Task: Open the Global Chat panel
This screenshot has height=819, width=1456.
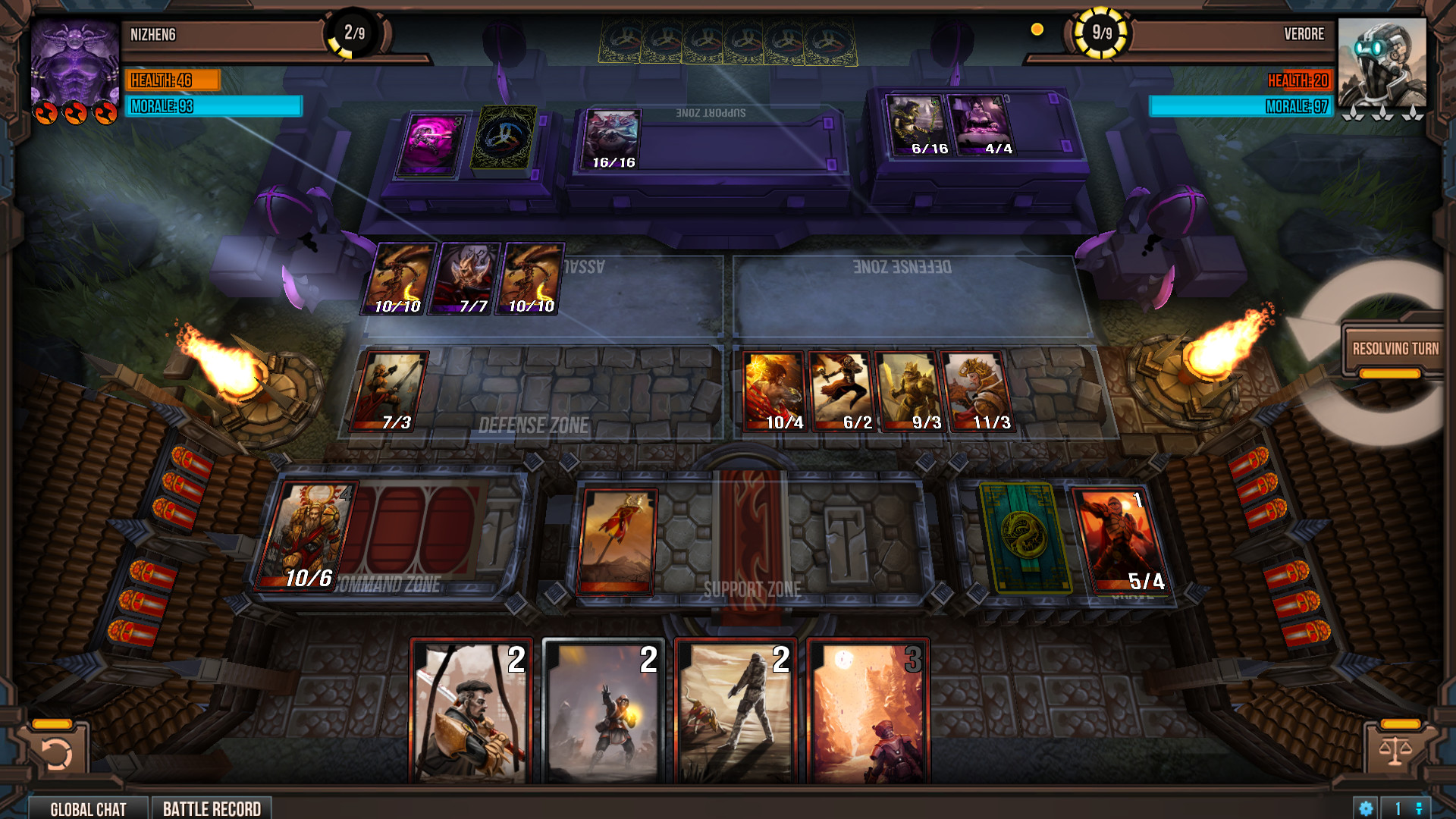Action: point(89,808)
